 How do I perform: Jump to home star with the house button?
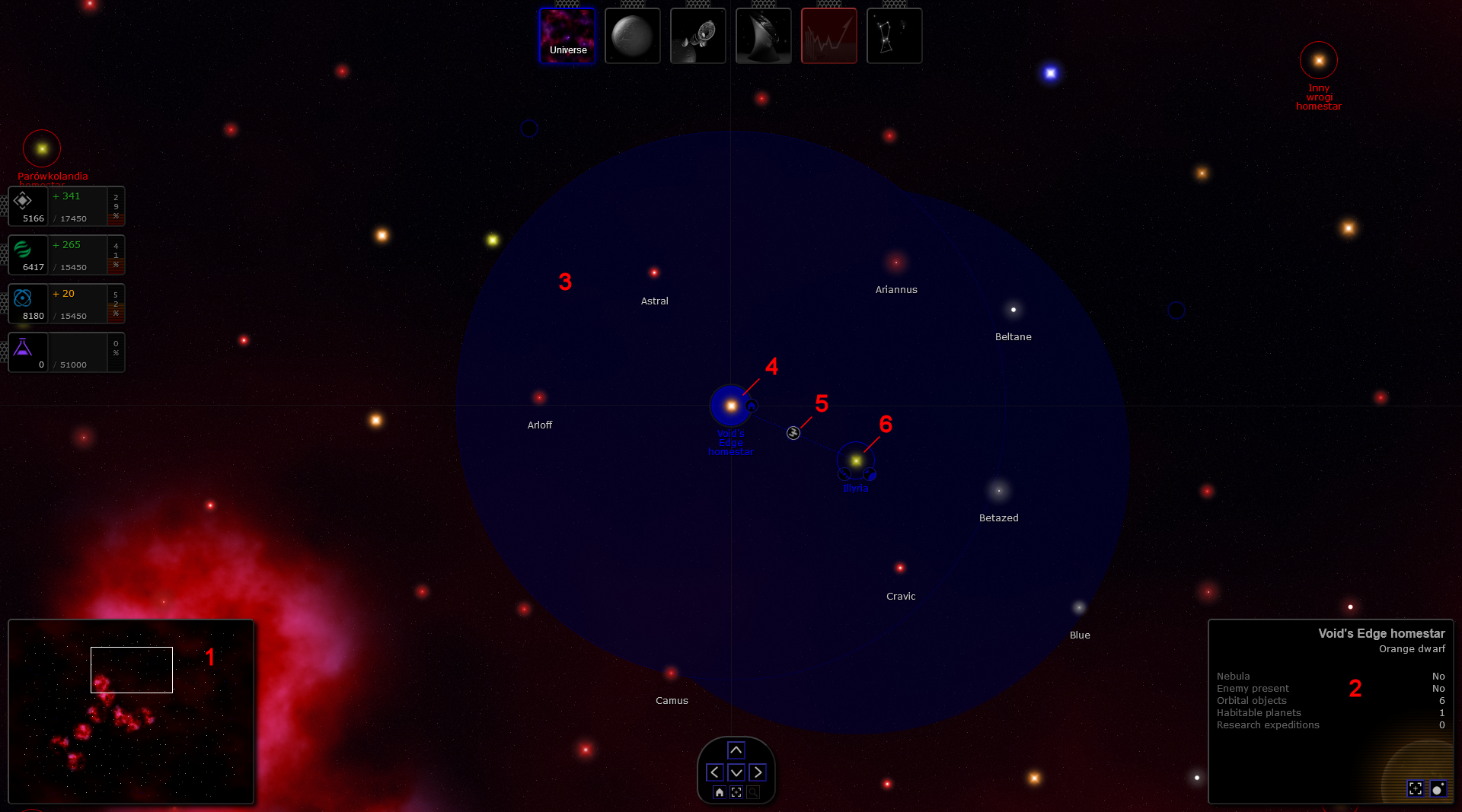719,792
